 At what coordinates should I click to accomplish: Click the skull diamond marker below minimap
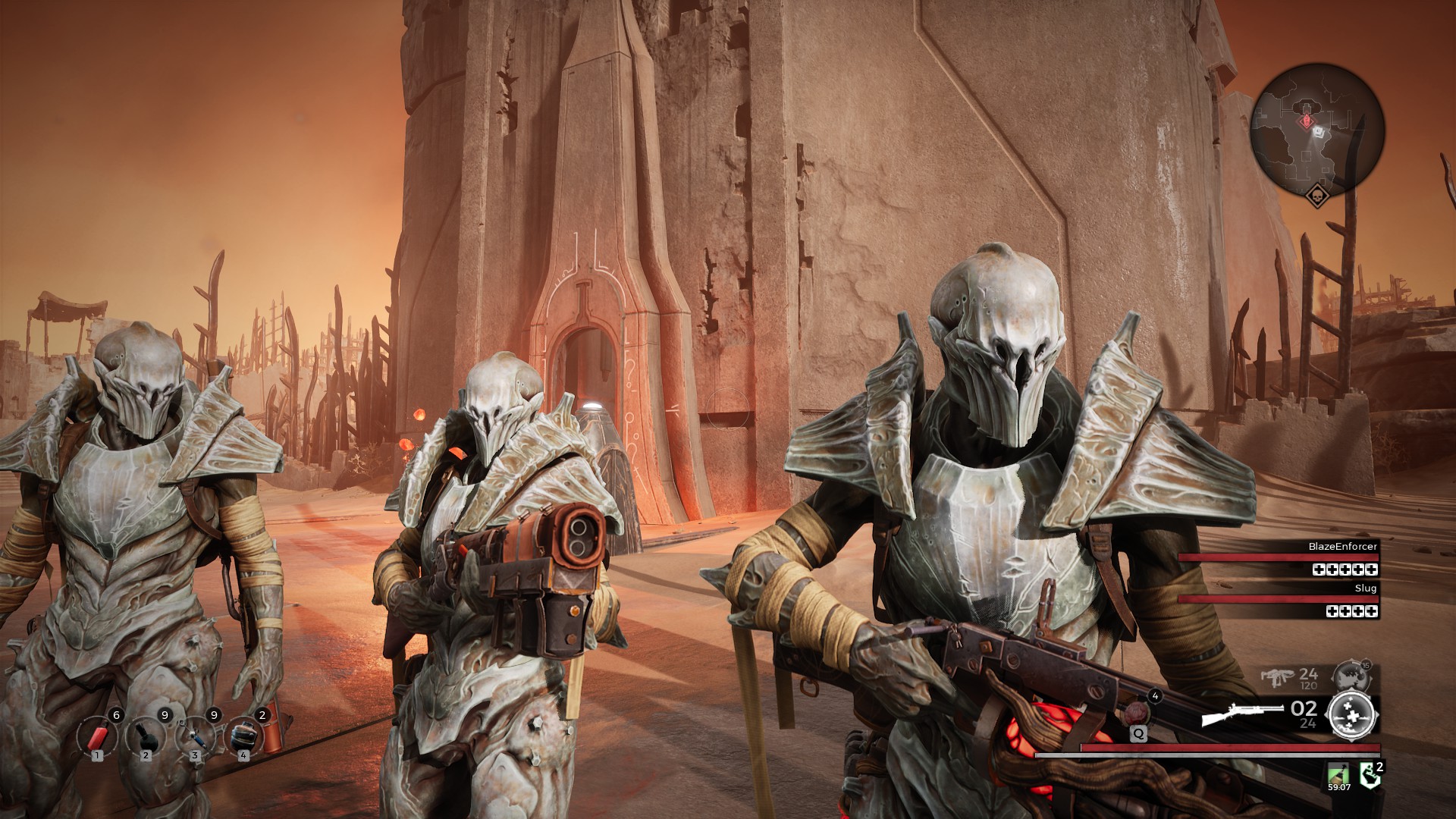coord(1318,196)
